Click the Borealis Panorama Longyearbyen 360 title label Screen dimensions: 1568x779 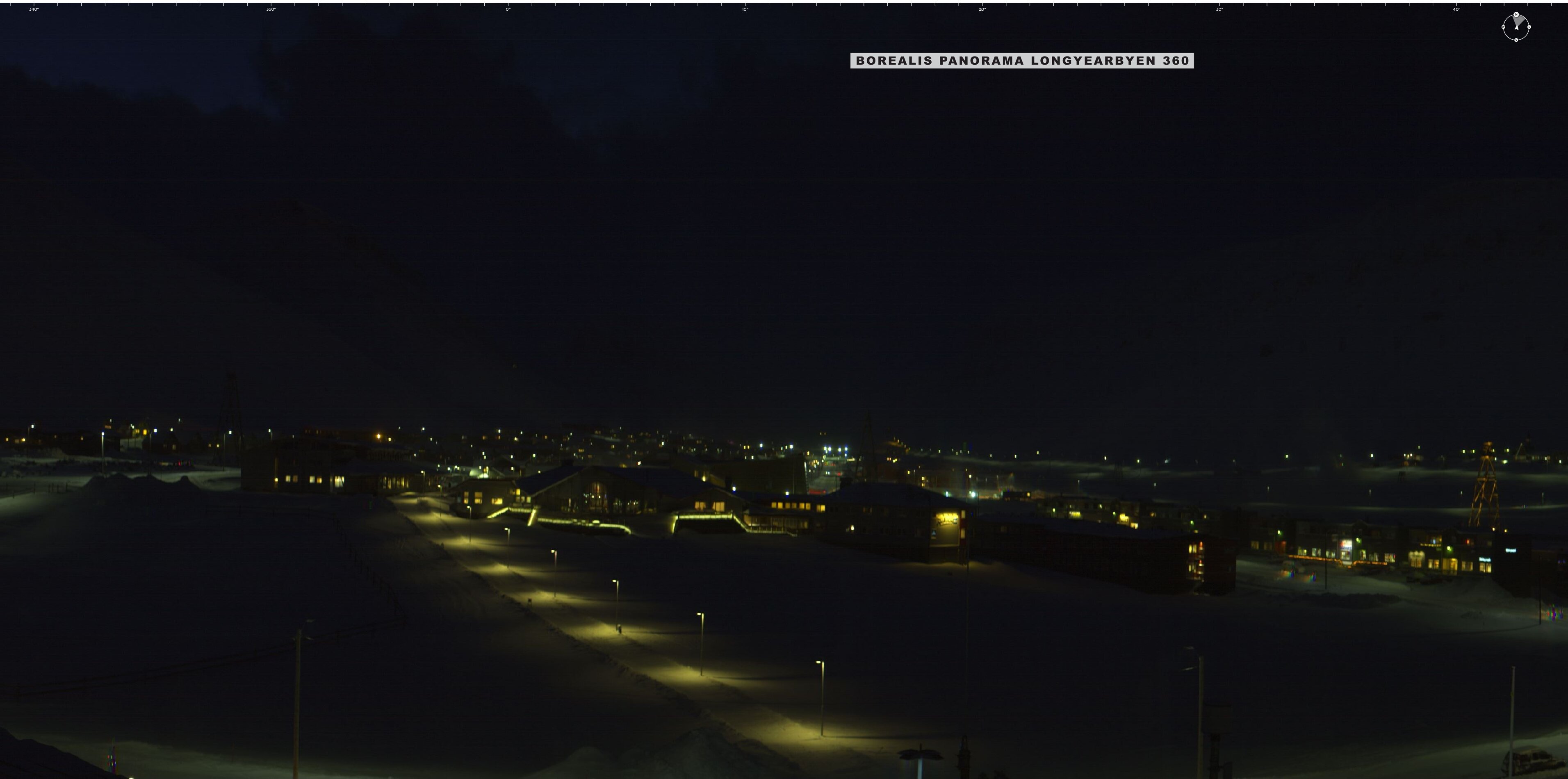(1021, 60)
